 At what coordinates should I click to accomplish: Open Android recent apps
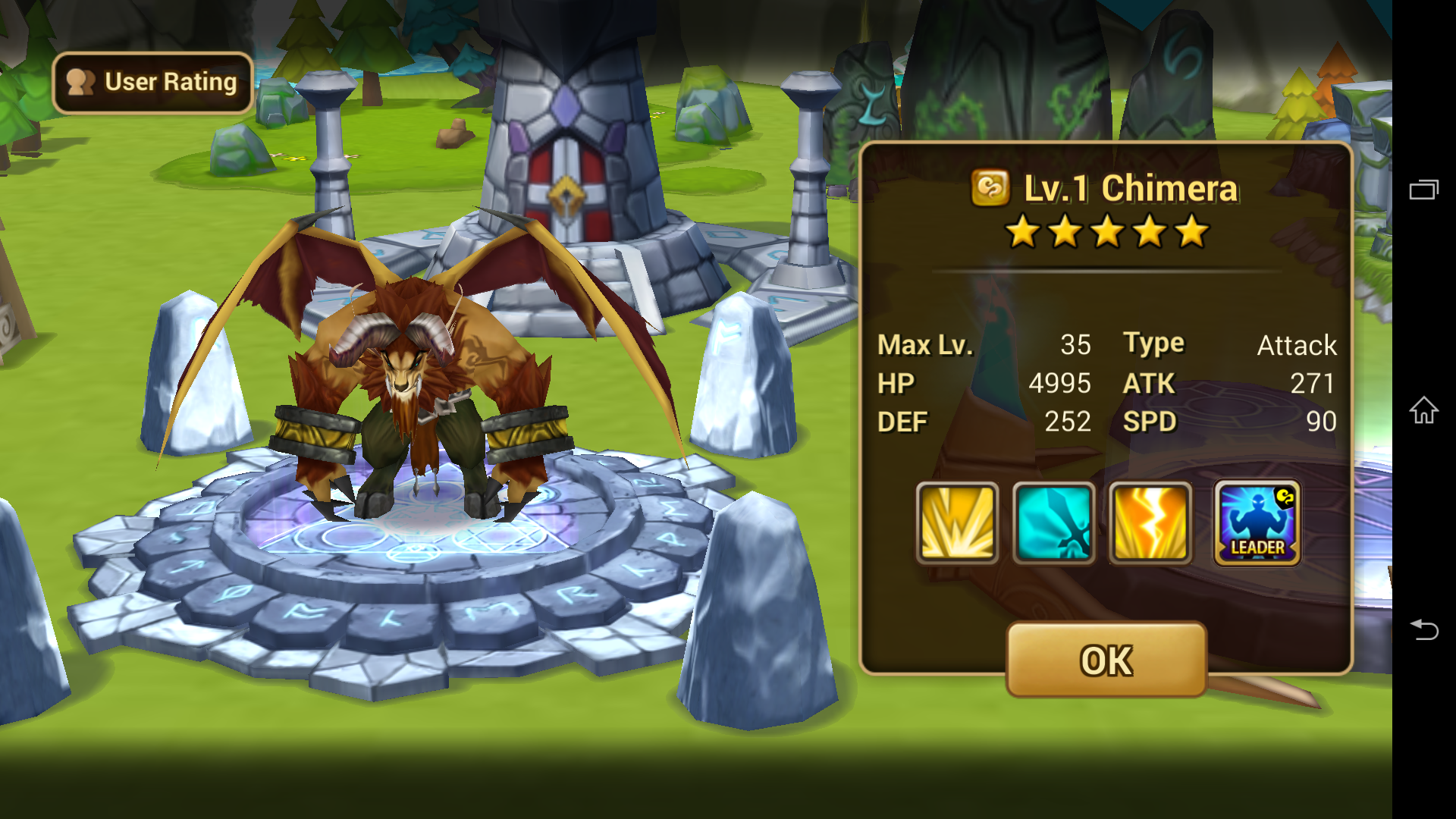point(1423,190)
